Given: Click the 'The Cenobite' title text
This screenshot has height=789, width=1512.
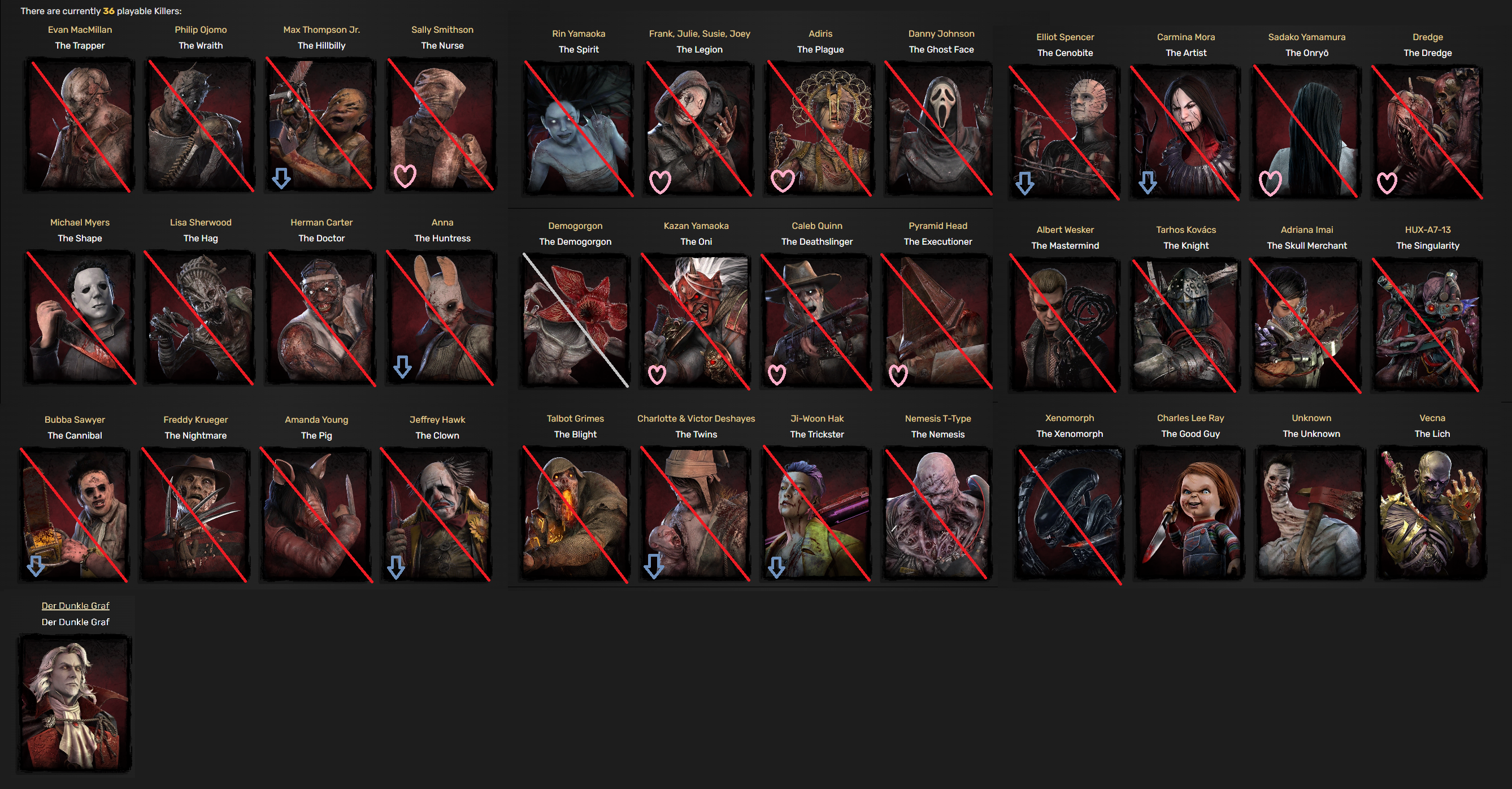Looking at the screenshot, I should (x=1065, y=53).
